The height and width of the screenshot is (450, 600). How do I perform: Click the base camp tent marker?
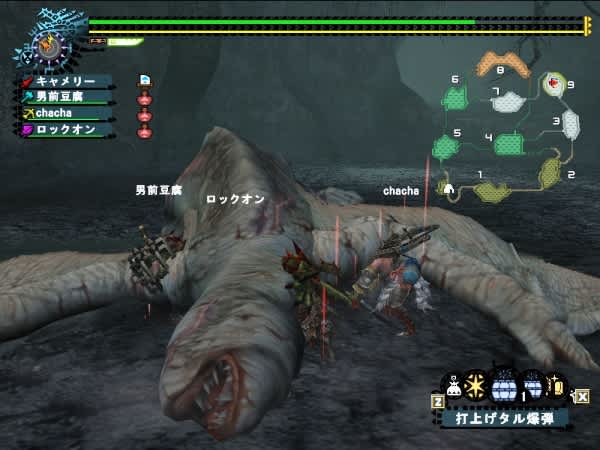(x=448, y=187)
